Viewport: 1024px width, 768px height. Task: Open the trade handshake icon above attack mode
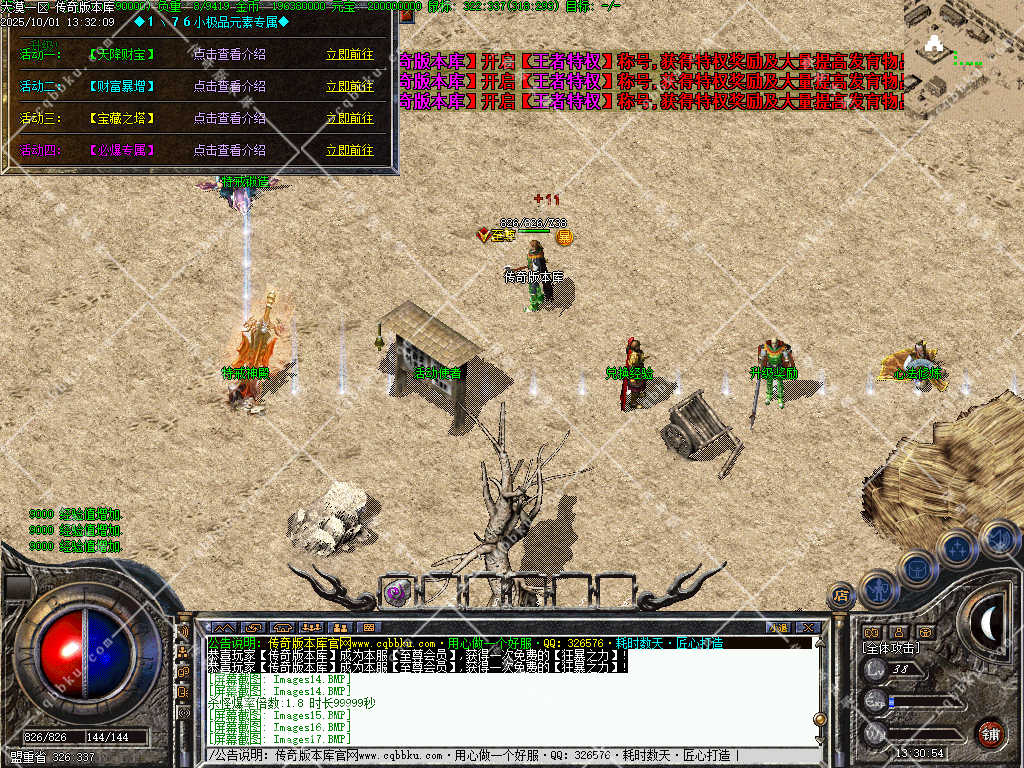pos(871,632)
